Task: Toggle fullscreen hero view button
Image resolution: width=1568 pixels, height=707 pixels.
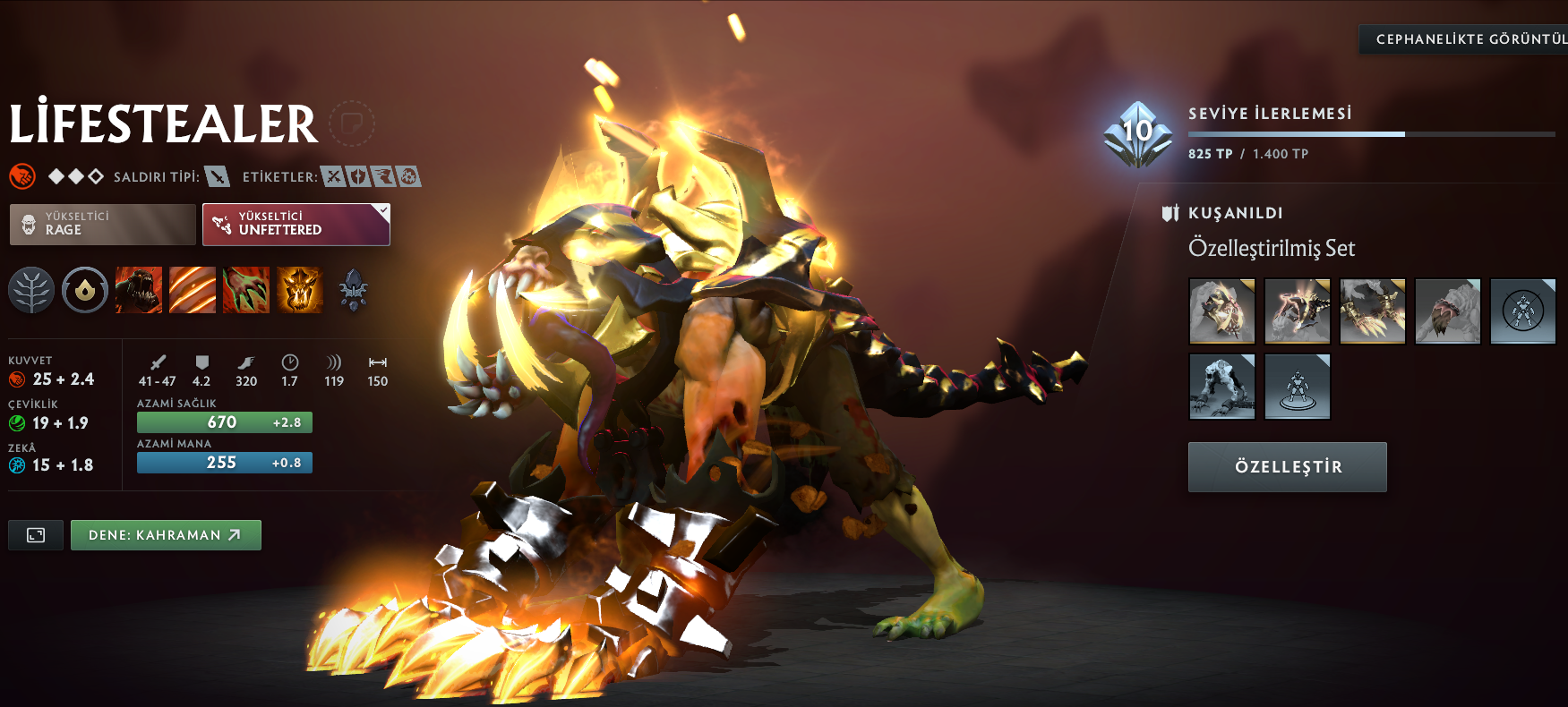Action: click(36, 535)
